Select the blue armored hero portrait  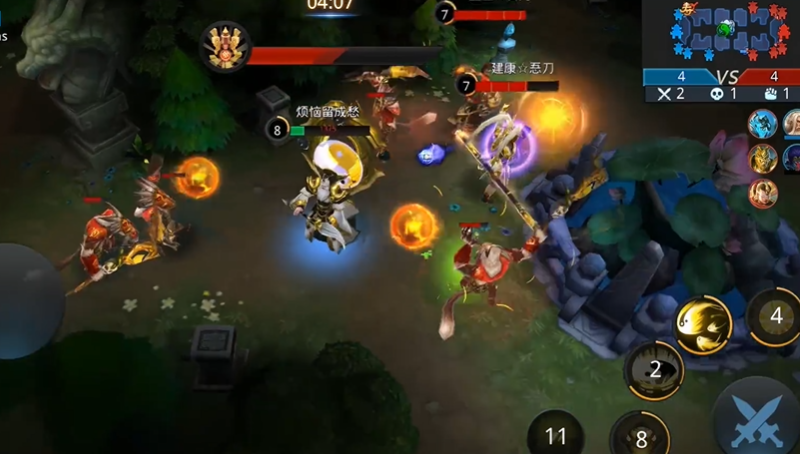coord(762,125)
